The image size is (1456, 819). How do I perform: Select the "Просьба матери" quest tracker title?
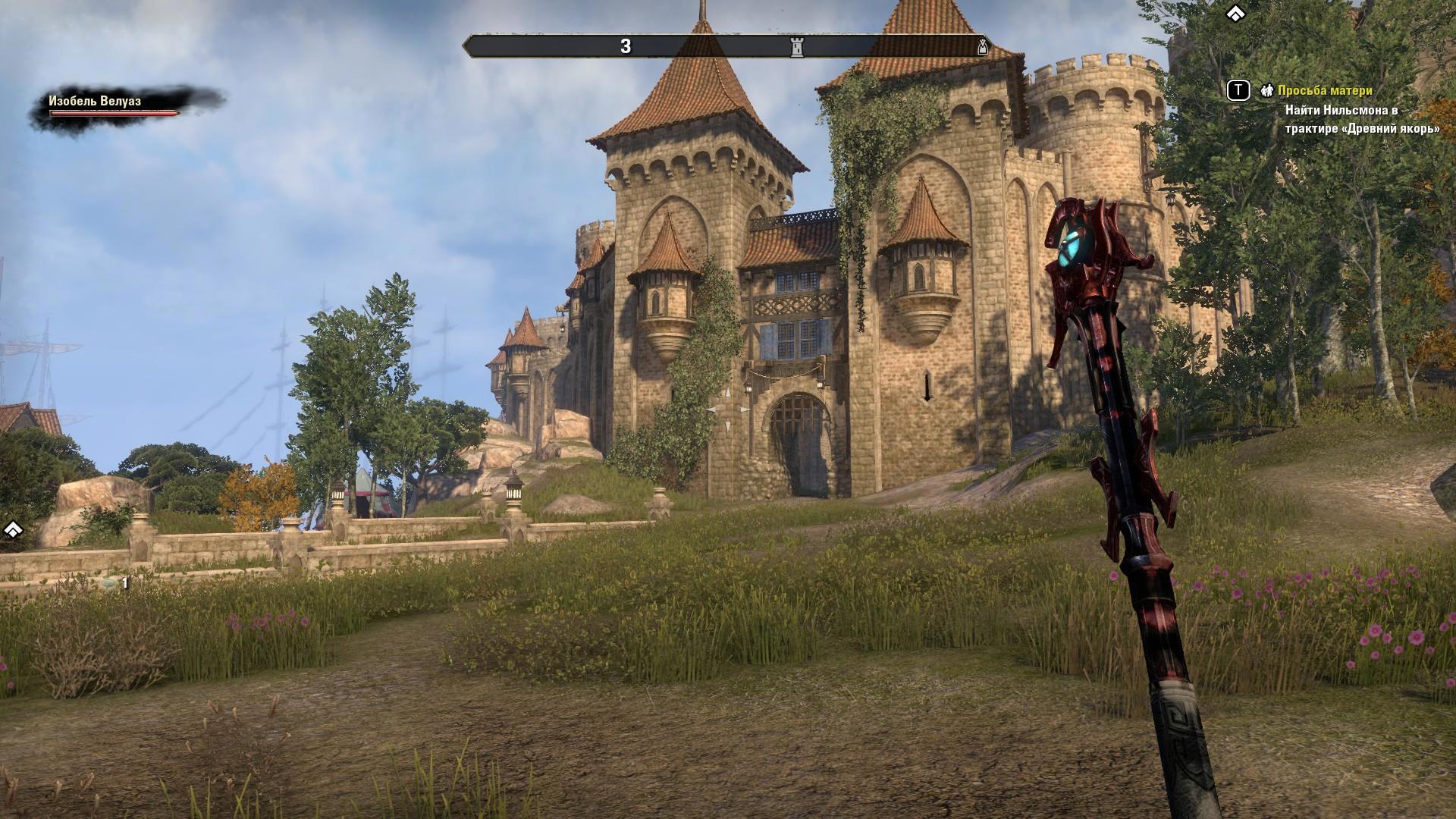pyautogui.click(x=1324, y=91)
